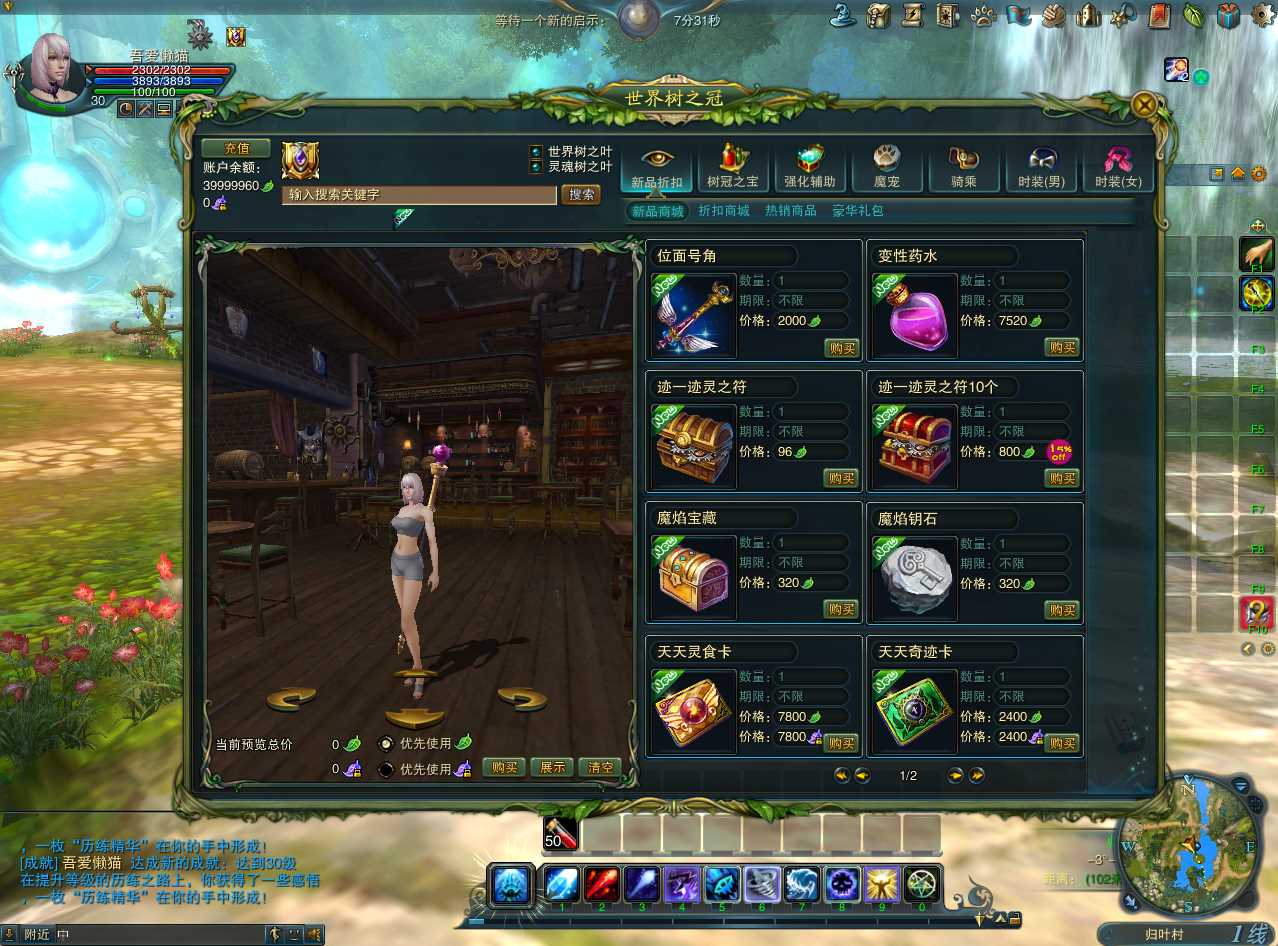1278x946 pixels.
Task: Switch to the 树冠之宝 category tab
Action: coord(733,167)
